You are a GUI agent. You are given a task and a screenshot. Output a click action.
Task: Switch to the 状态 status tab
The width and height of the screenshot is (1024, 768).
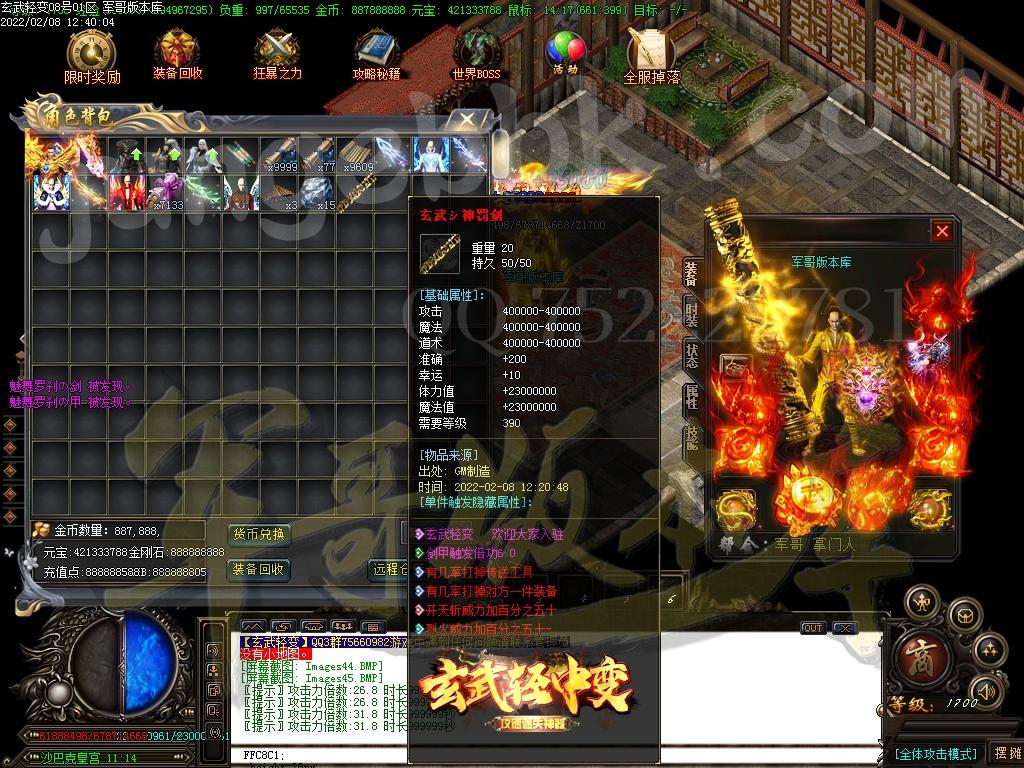tap(691, 354)
